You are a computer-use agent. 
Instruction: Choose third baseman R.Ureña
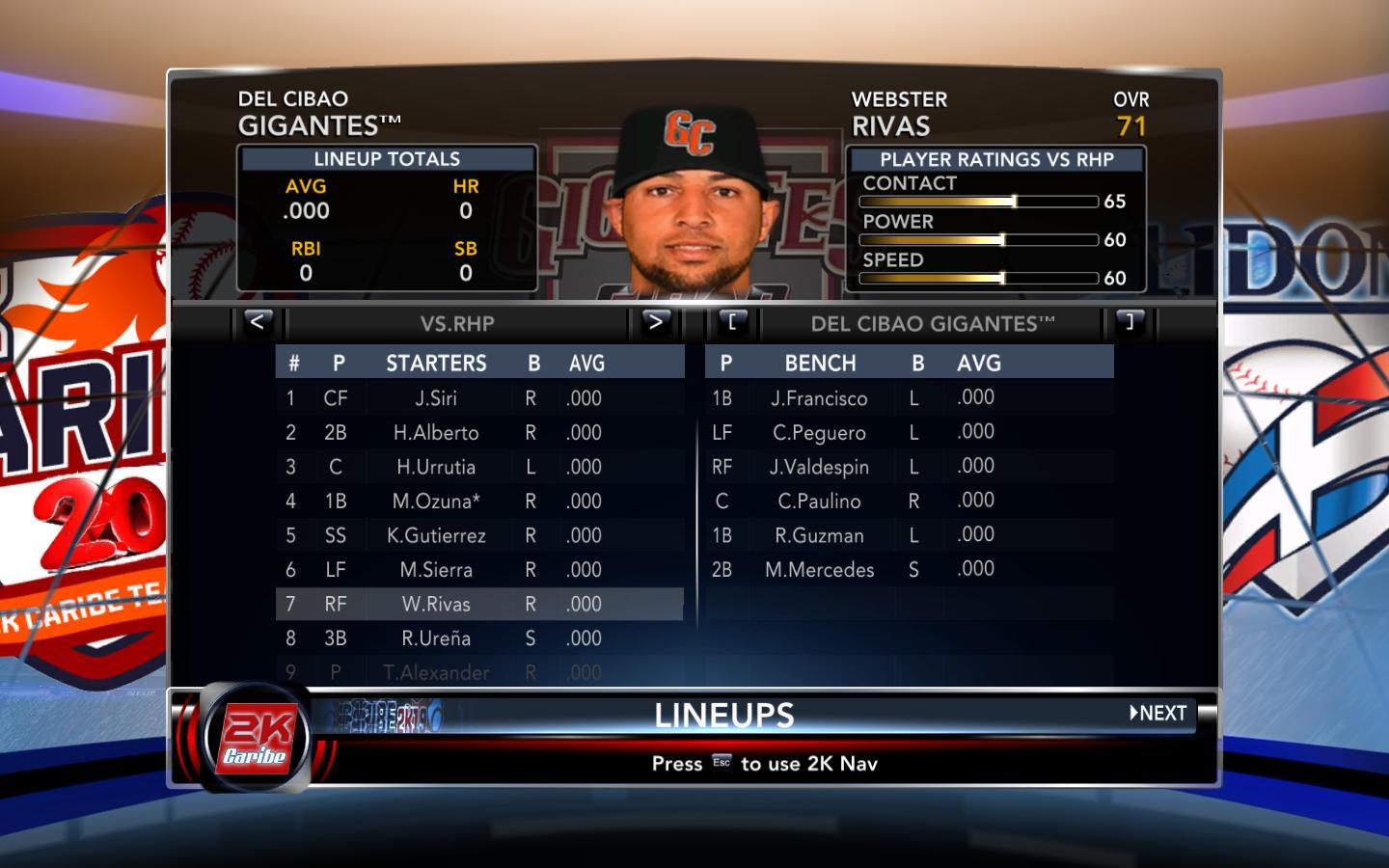(436, 638)
